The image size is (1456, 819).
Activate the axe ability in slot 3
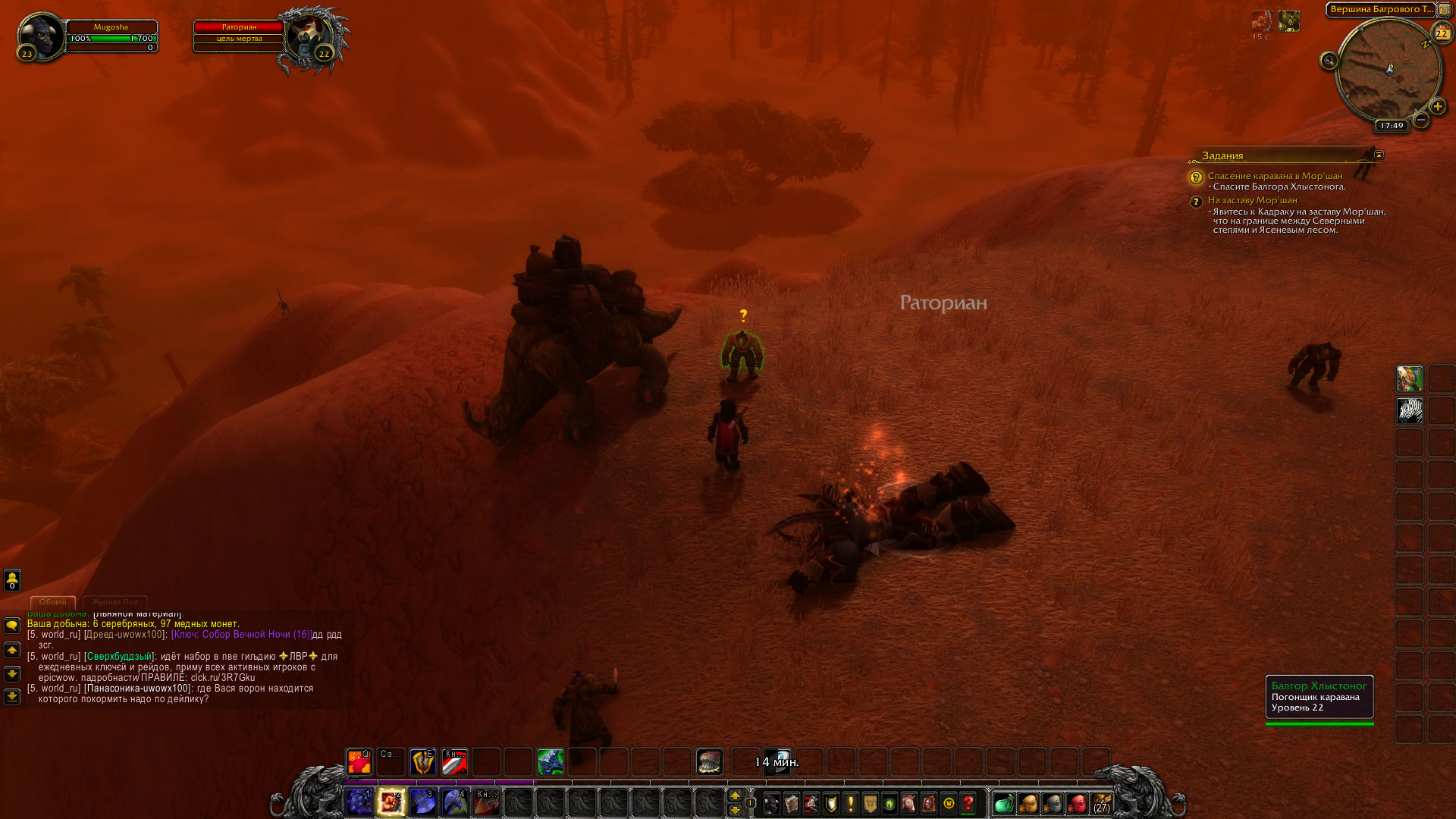[x=423, y=802]
